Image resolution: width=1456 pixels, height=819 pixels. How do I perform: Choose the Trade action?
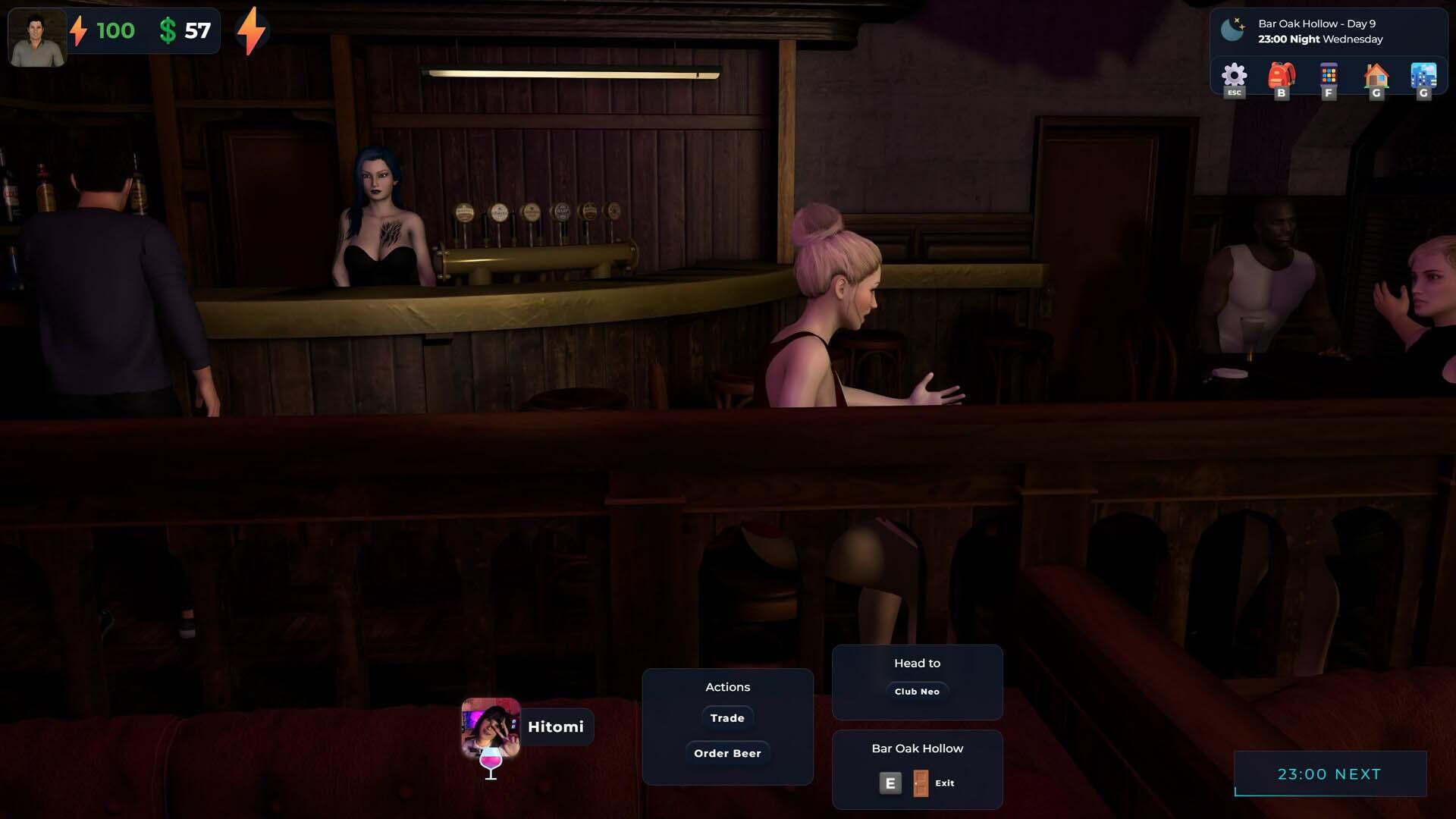coord(727,718)
